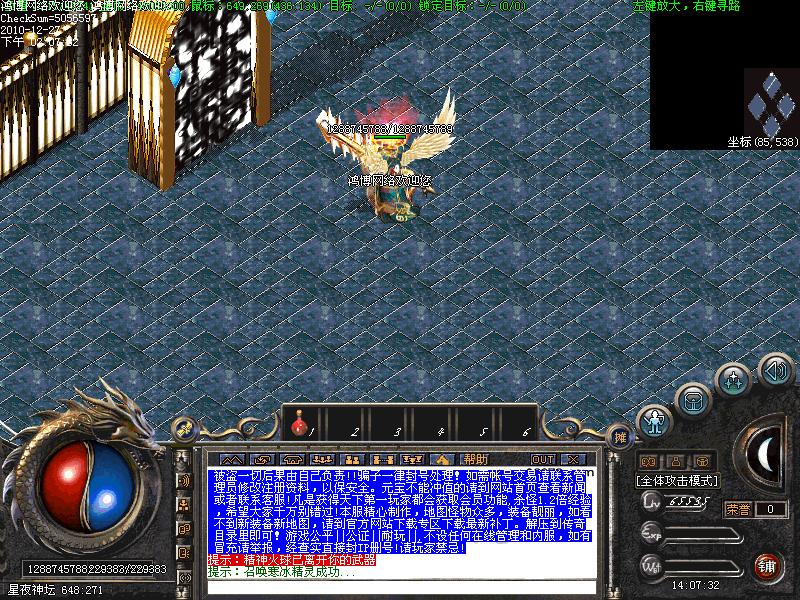Click the gold satellite icon by the dragon
The height and width of the screenshot is (600, 800).
tap(184, 429)
